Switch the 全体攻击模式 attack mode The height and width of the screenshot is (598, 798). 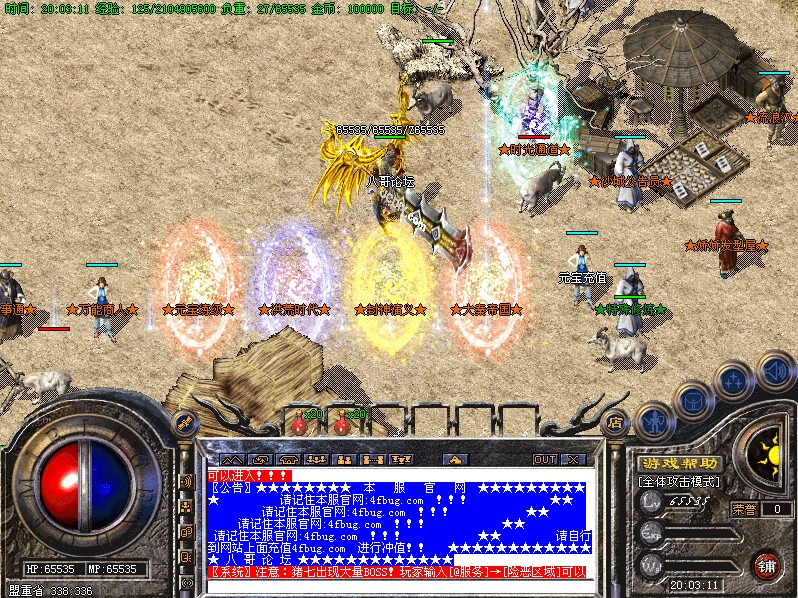coord(680,482)
